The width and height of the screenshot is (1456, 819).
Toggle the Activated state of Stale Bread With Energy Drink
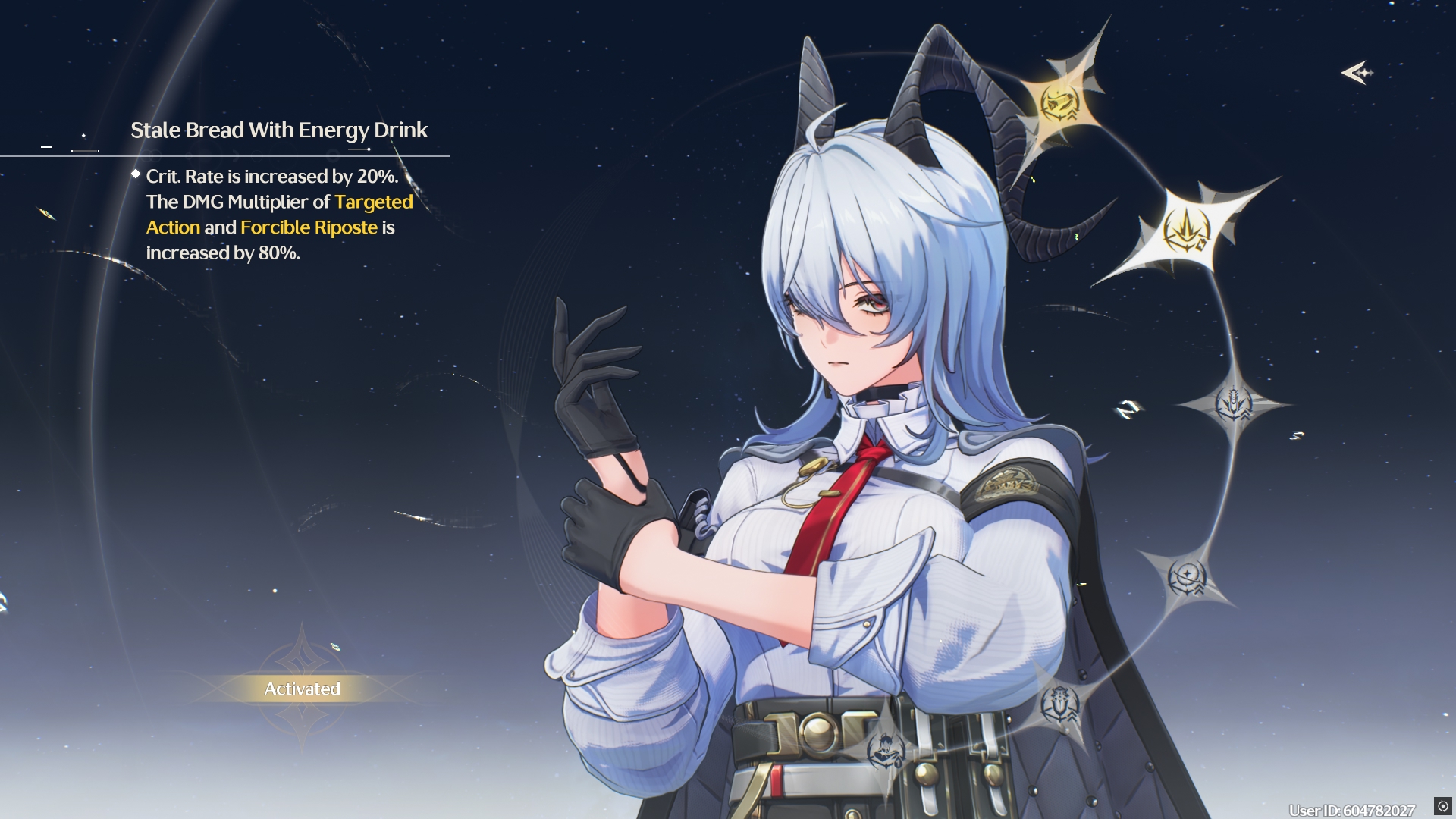pyautogui.click(x=301, y=689)
